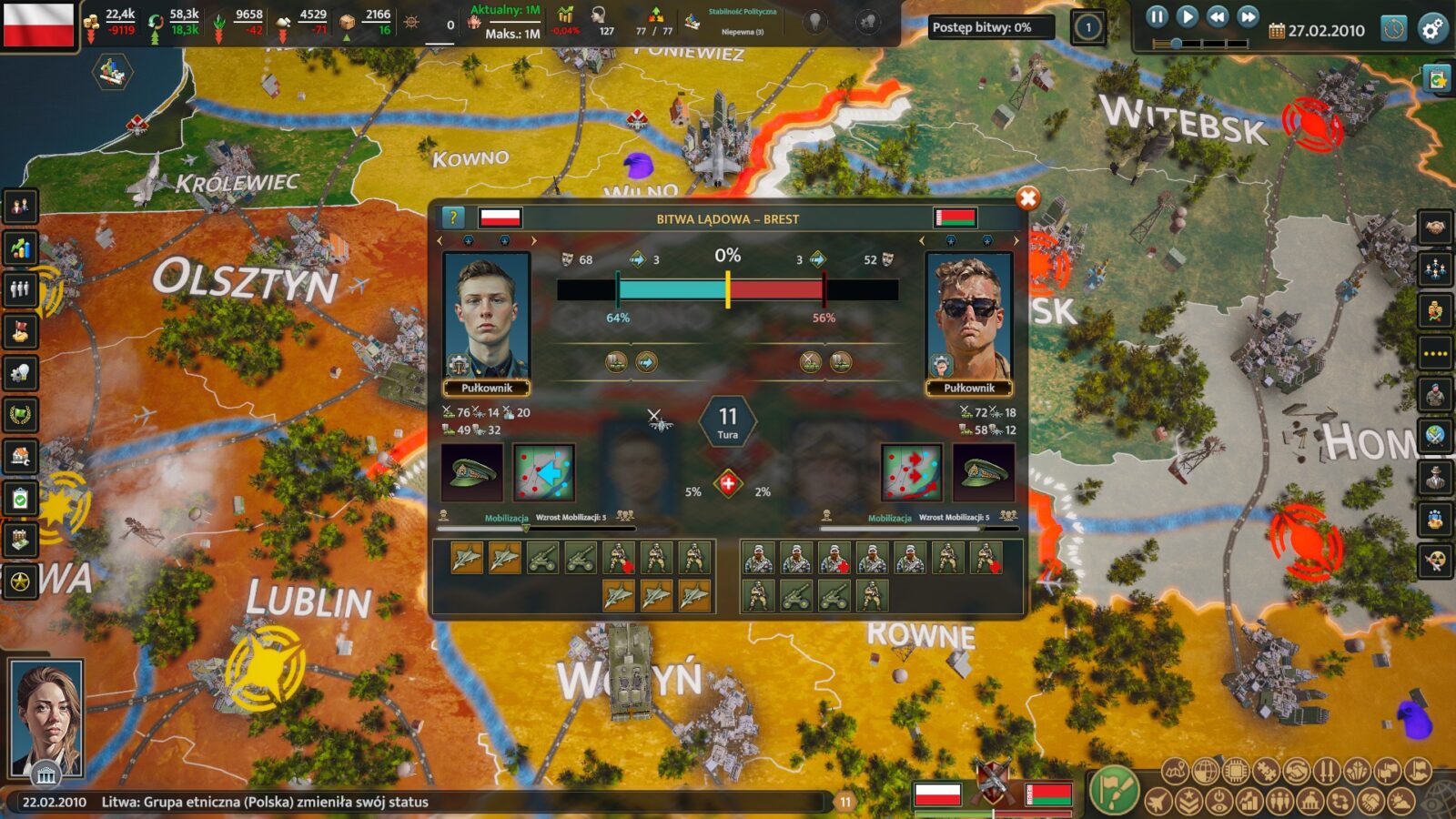
Task: Close the Brest land battle window
Action: point(1027,198)
